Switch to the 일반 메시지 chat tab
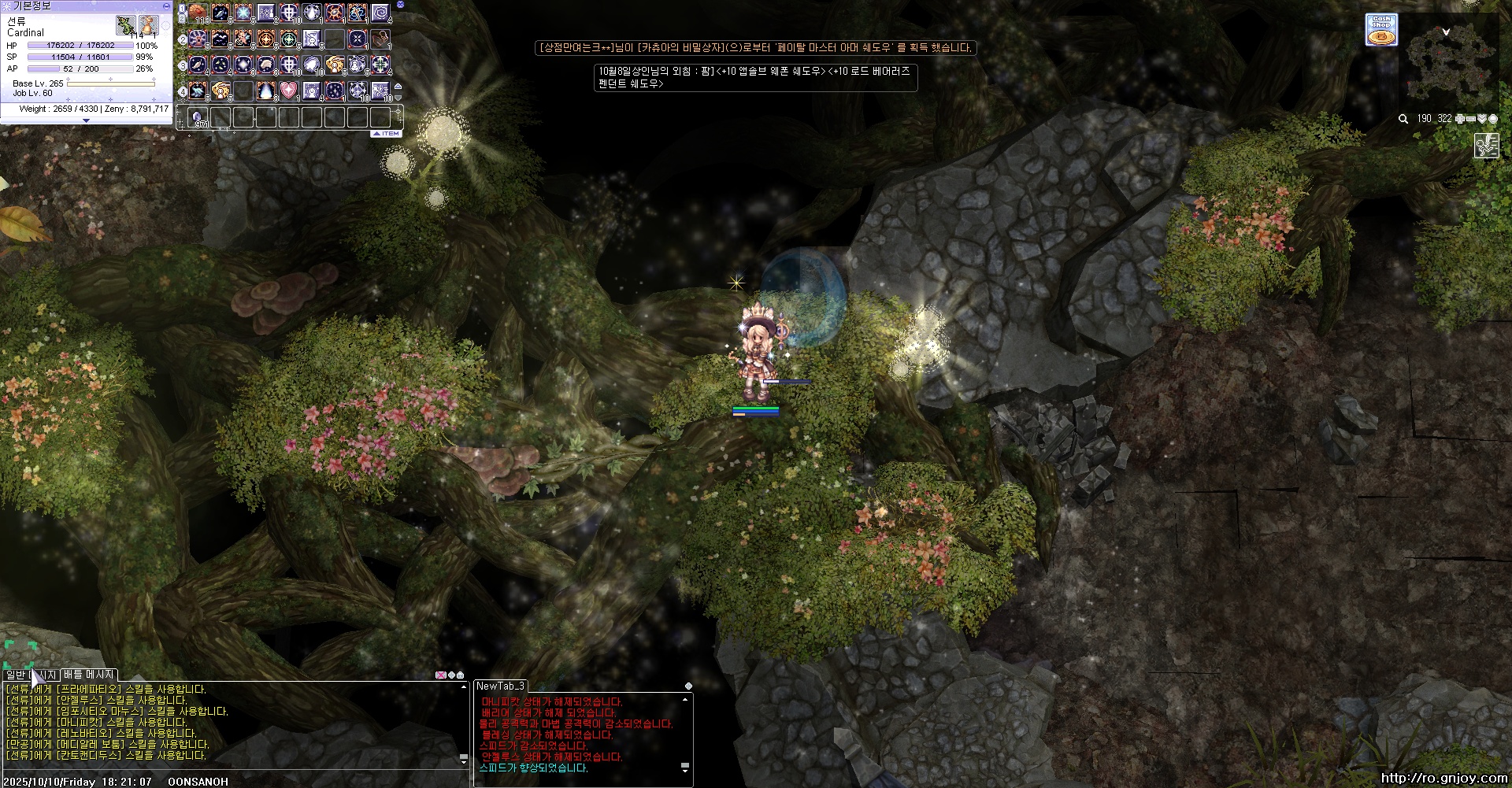1512x788 pixels. (31, 675)
